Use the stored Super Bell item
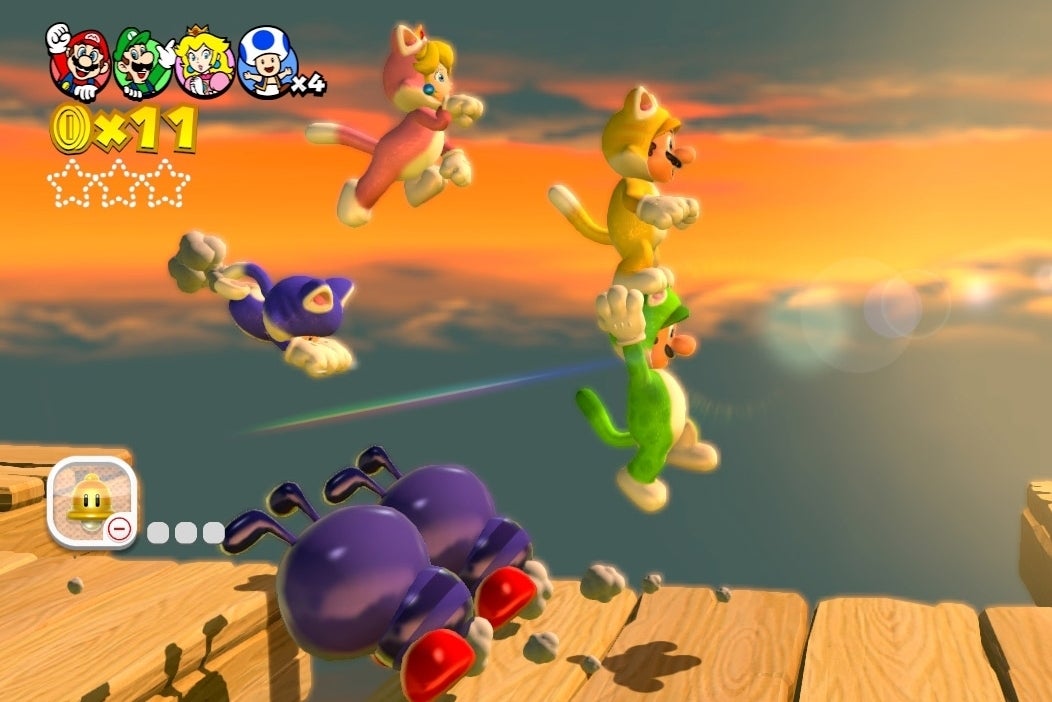Viewport: 1052px width, 702px height. [x=91, y=502]
